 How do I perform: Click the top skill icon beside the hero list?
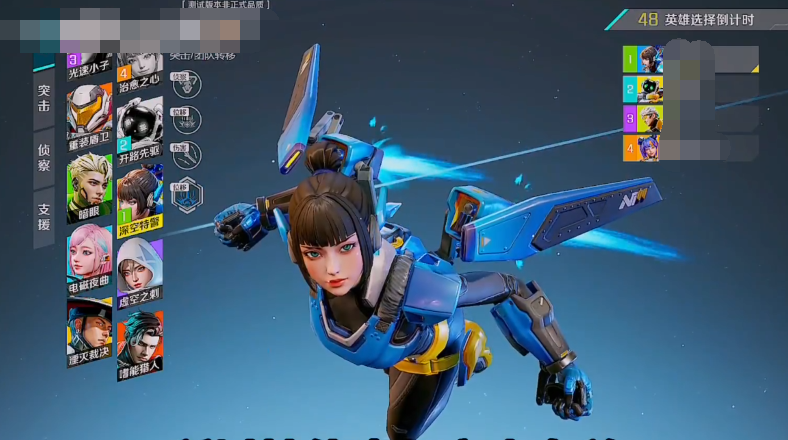coord(184,84)
